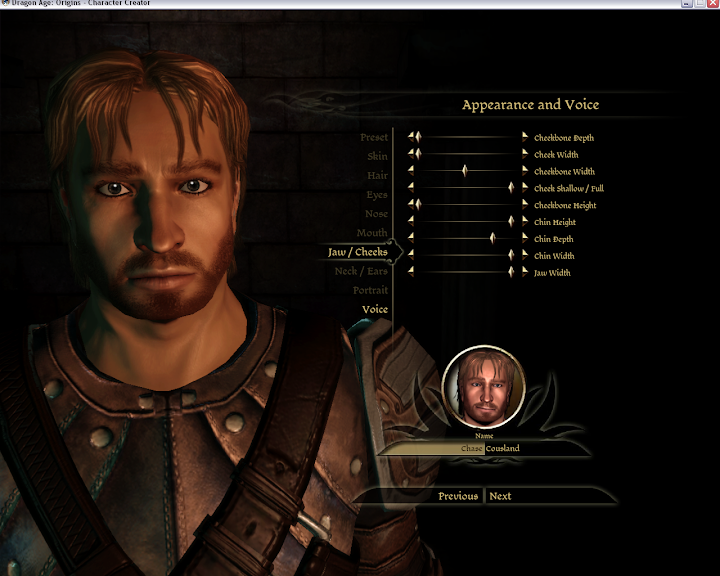Screen dimensions: 720x576
Task: Raise Cheek Width using its right arrow
Action: [524, 154]
